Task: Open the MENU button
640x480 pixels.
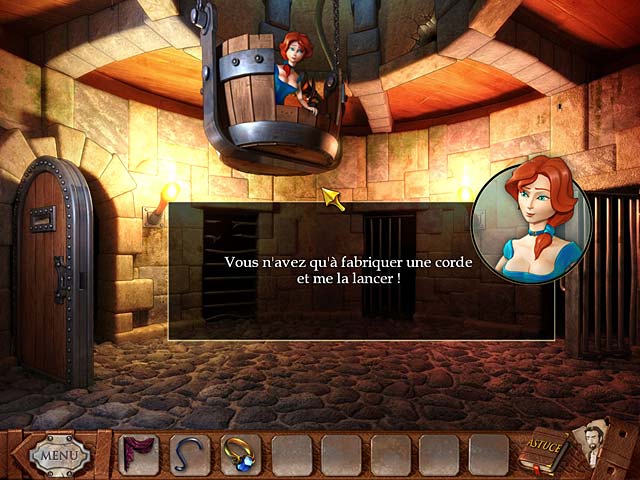Action: tap(58, 455)
